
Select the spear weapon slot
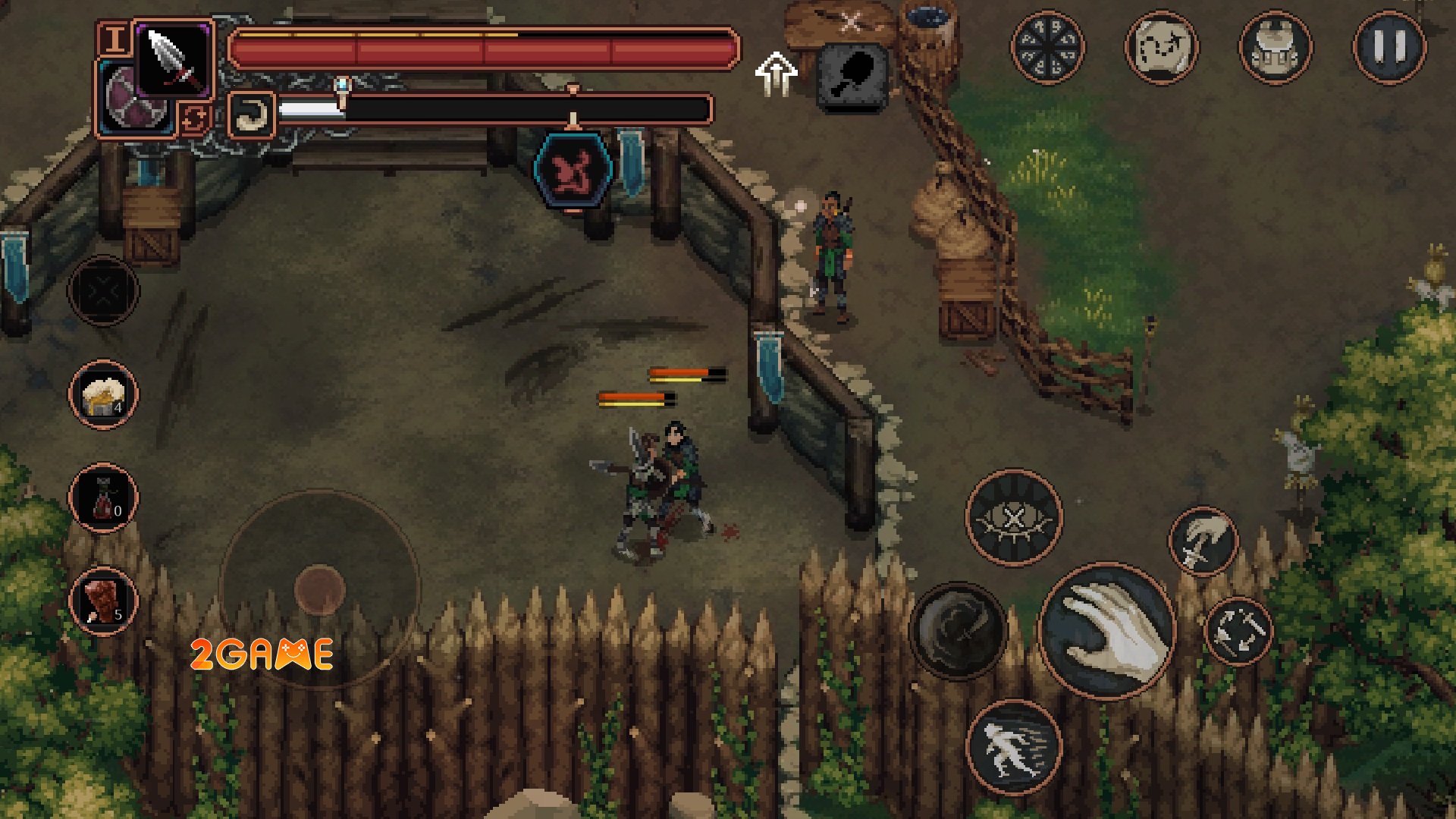click(174, 56)
